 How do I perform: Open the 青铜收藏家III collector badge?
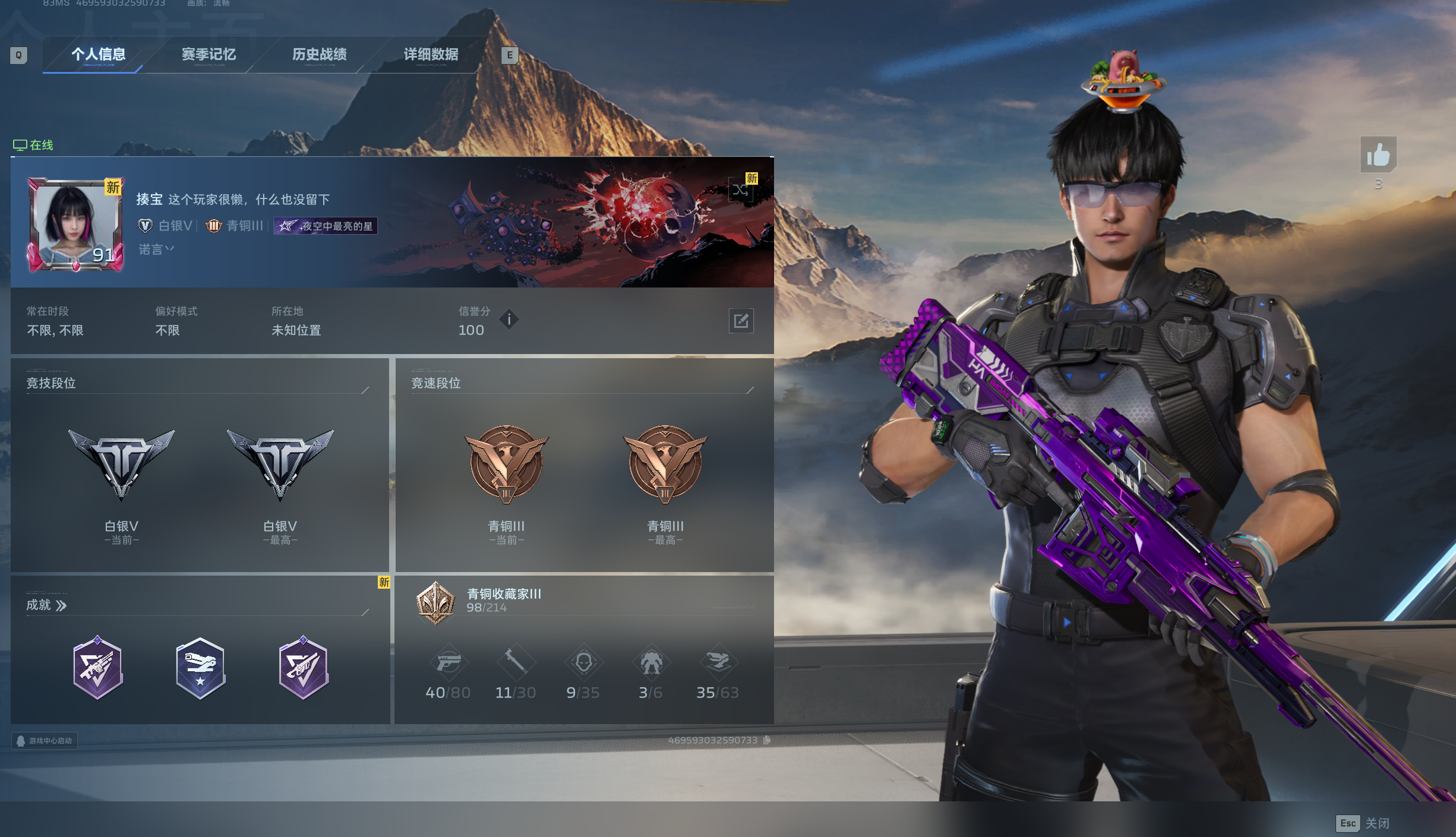point(435,602)
